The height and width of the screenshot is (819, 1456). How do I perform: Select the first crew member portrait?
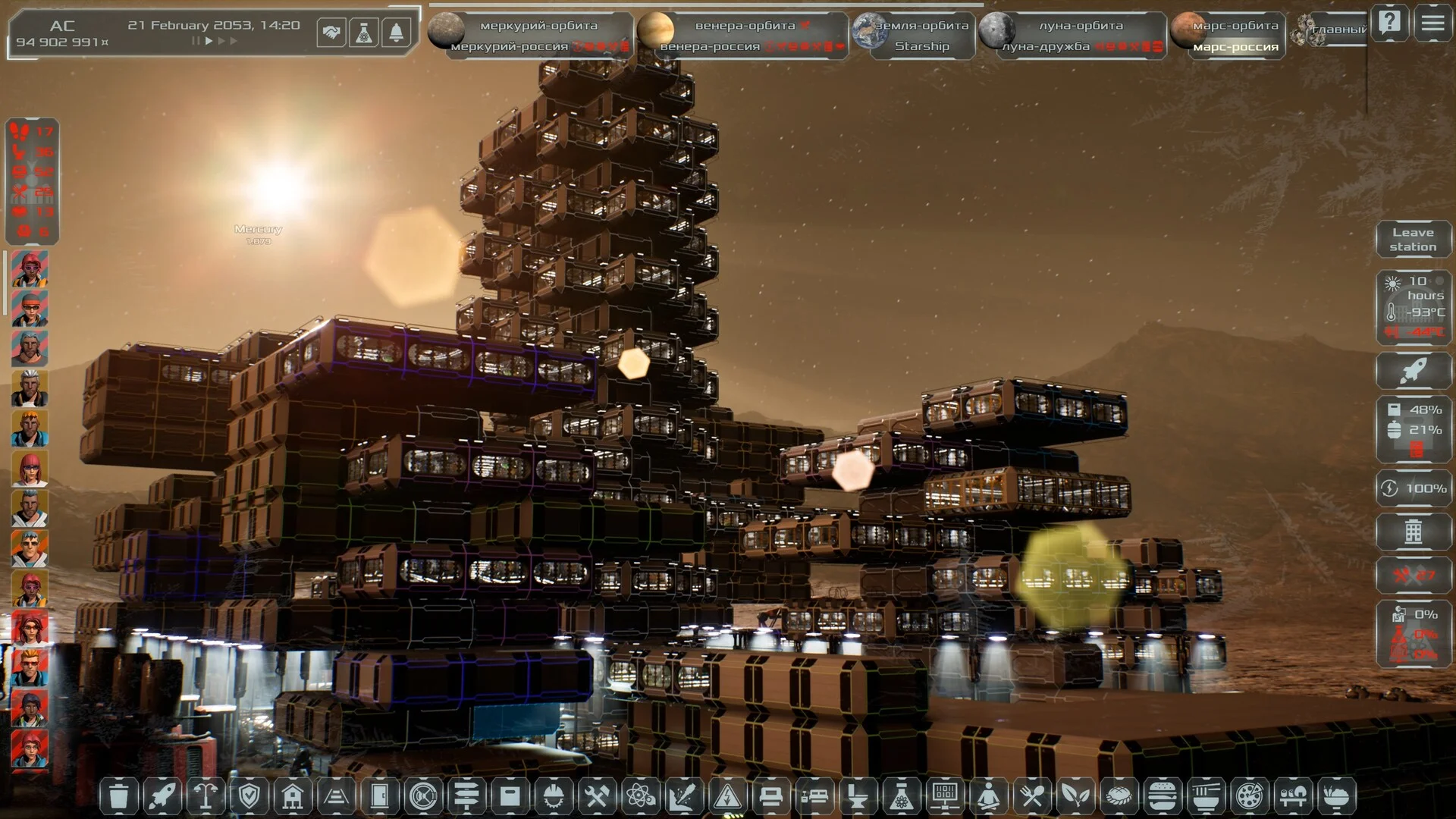30,269
